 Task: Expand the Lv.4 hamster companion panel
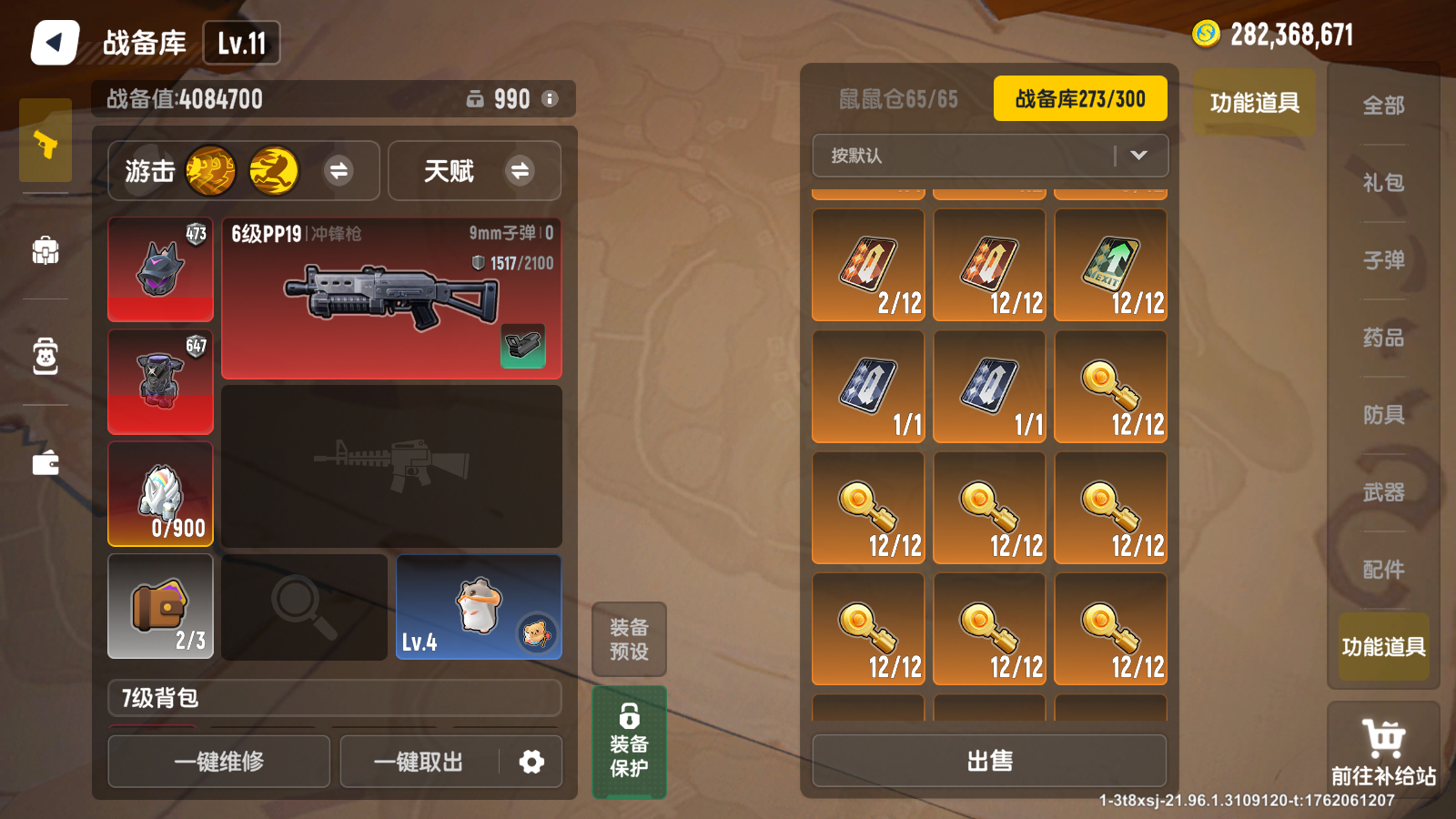pos(479,606)
